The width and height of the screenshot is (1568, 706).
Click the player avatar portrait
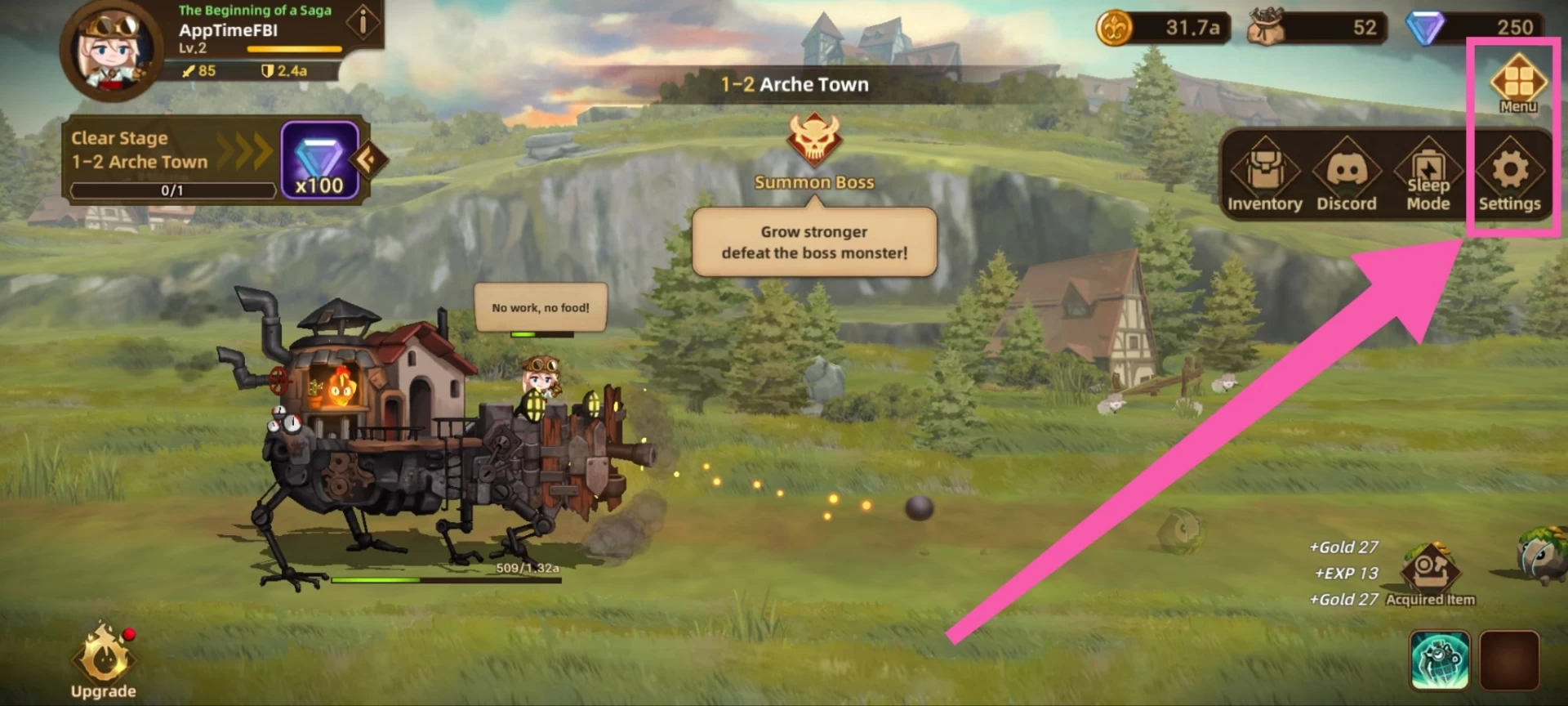(110, 49)
